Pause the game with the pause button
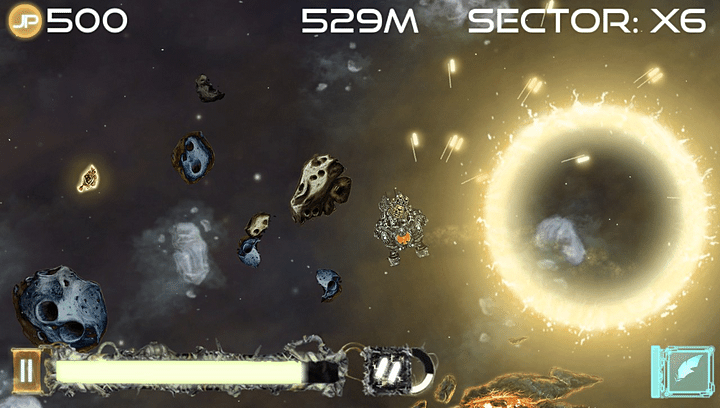The width and height of the screenshot is (720, 408). coord(26,372)
